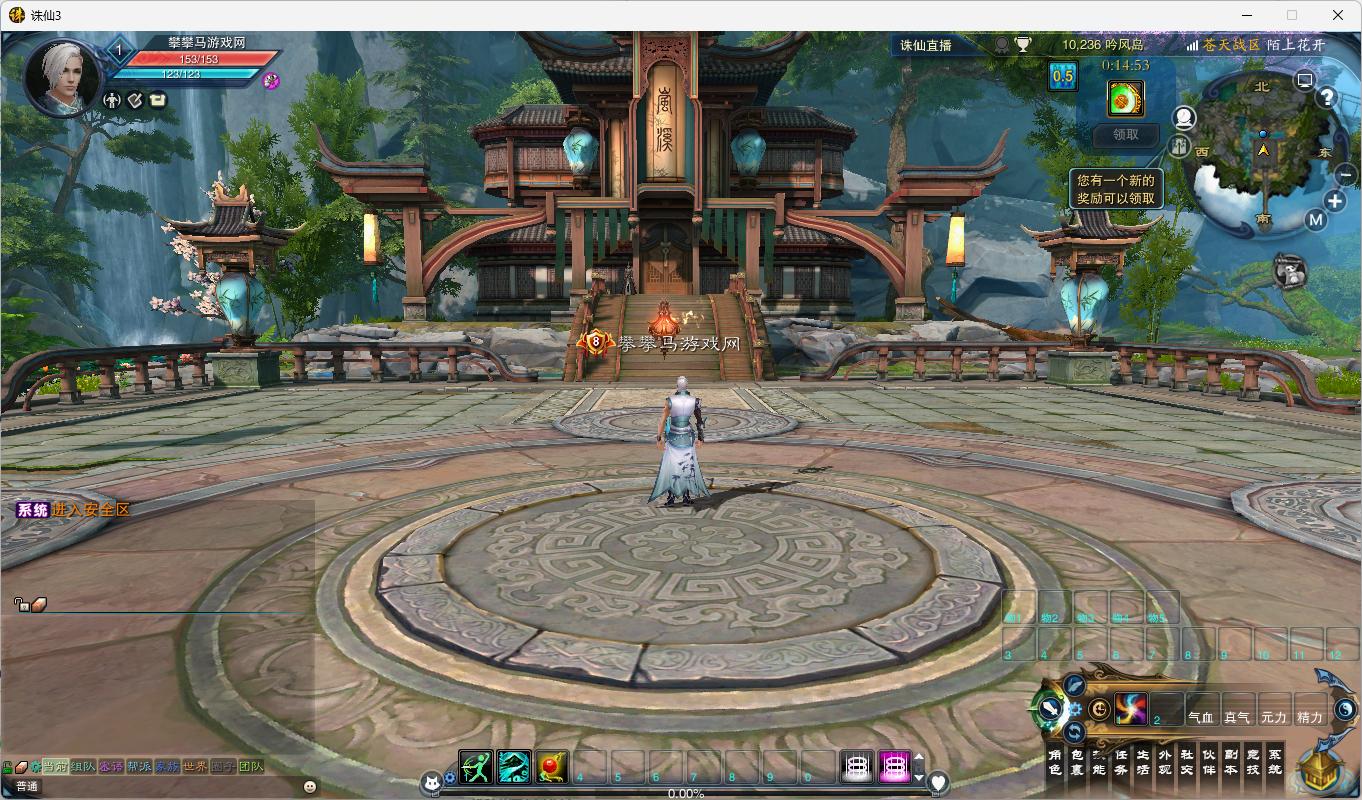Claim the reward with the 领取 button
The image size is (1362, 800).
coord(1125,134)
